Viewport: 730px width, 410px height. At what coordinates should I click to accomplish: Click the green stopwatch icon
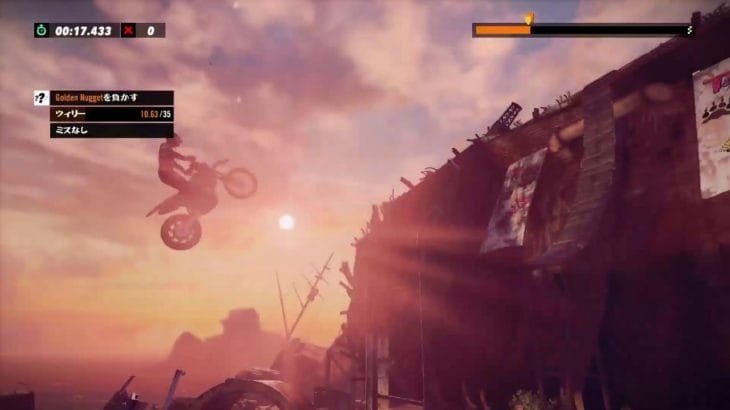point(41,30)
